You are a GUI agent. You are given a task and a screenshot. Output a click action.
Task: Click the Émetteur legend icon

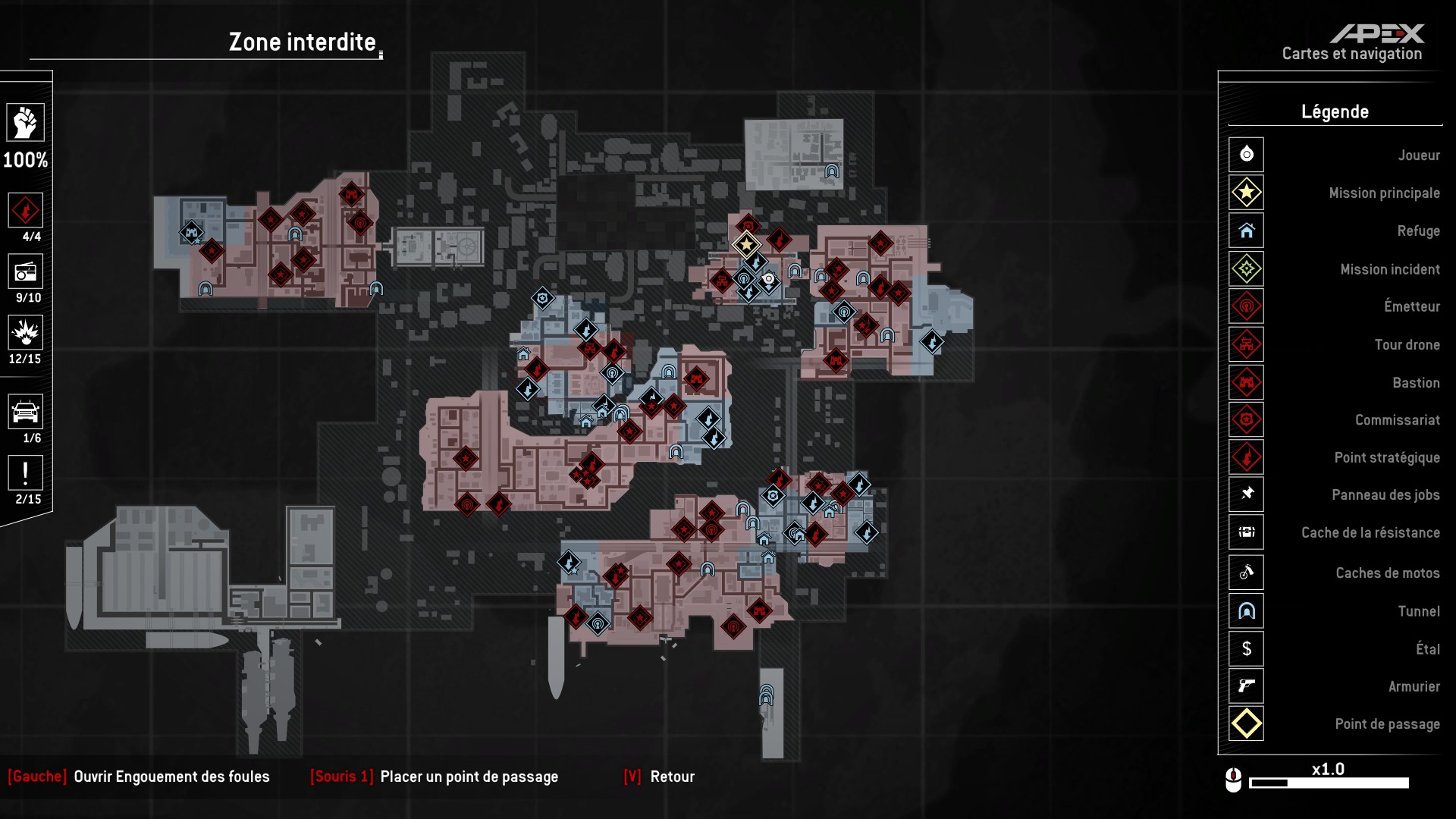(1246, 306)
